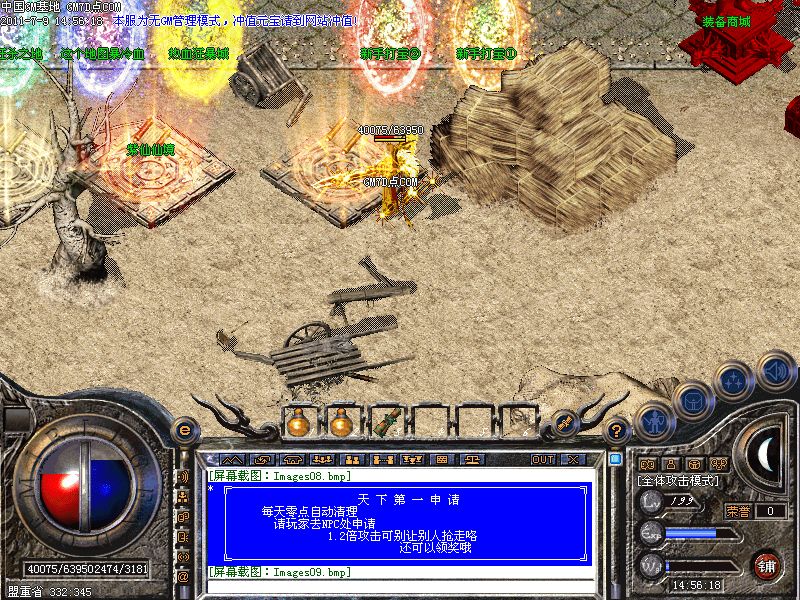Open the skills four-star round button
This screenshot has height=600, width=800.
[x=734, y=381]
